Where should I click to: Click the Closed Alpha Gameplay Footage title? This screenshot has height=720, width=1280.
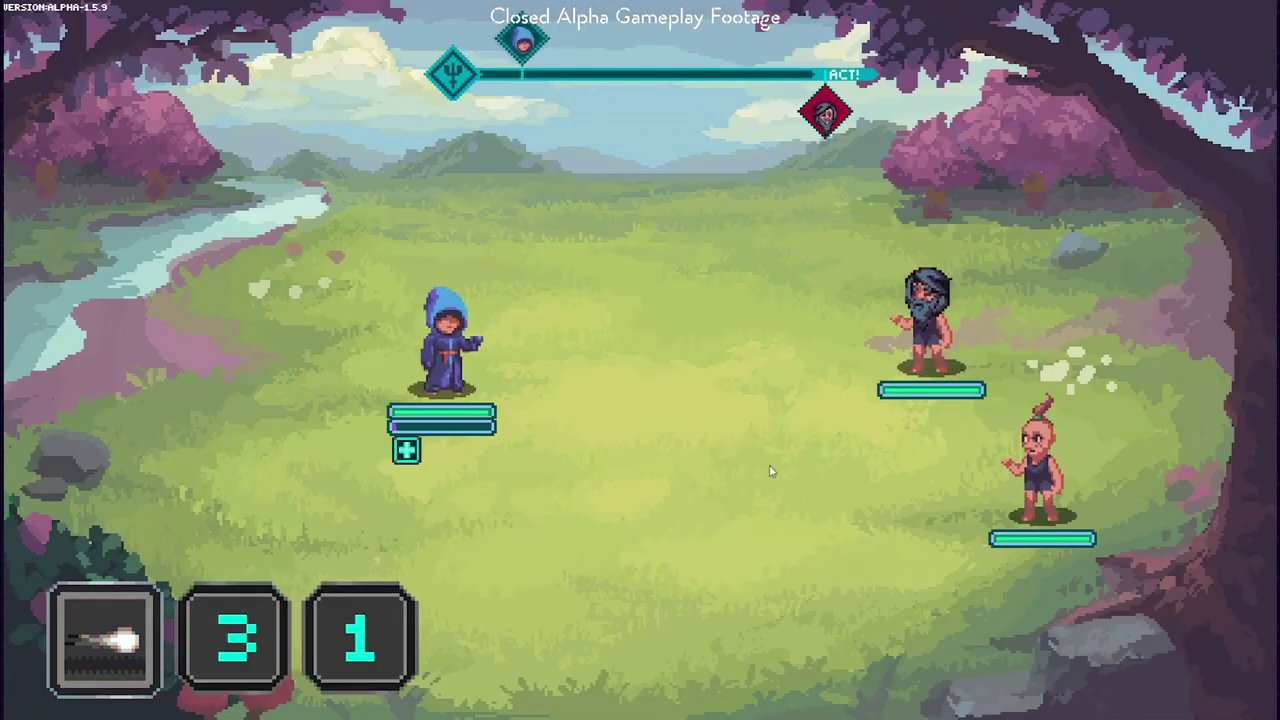click(x=635, y=16)
